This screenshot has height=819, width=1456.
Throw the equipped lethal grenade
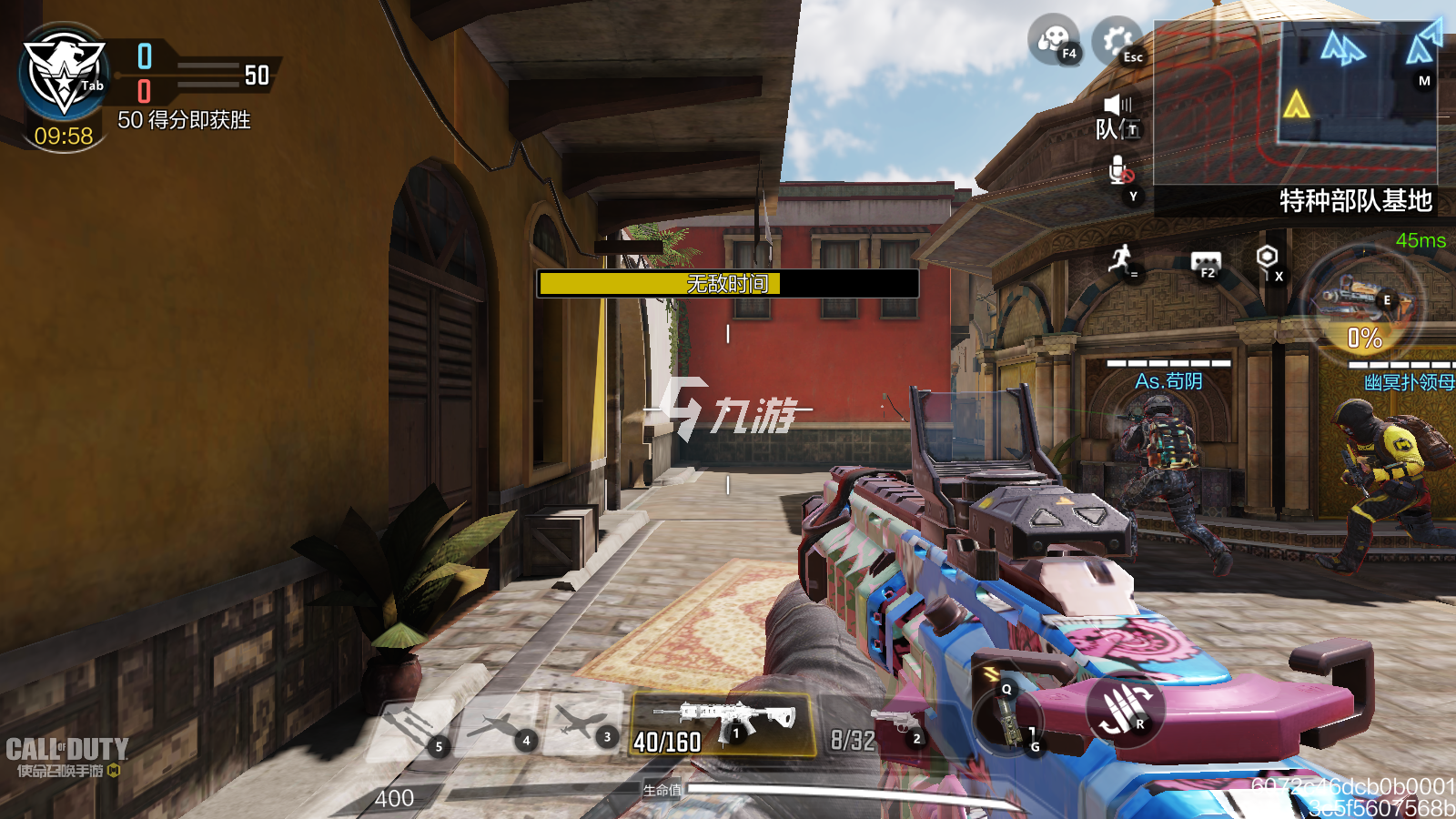(x=1007, y=719)
